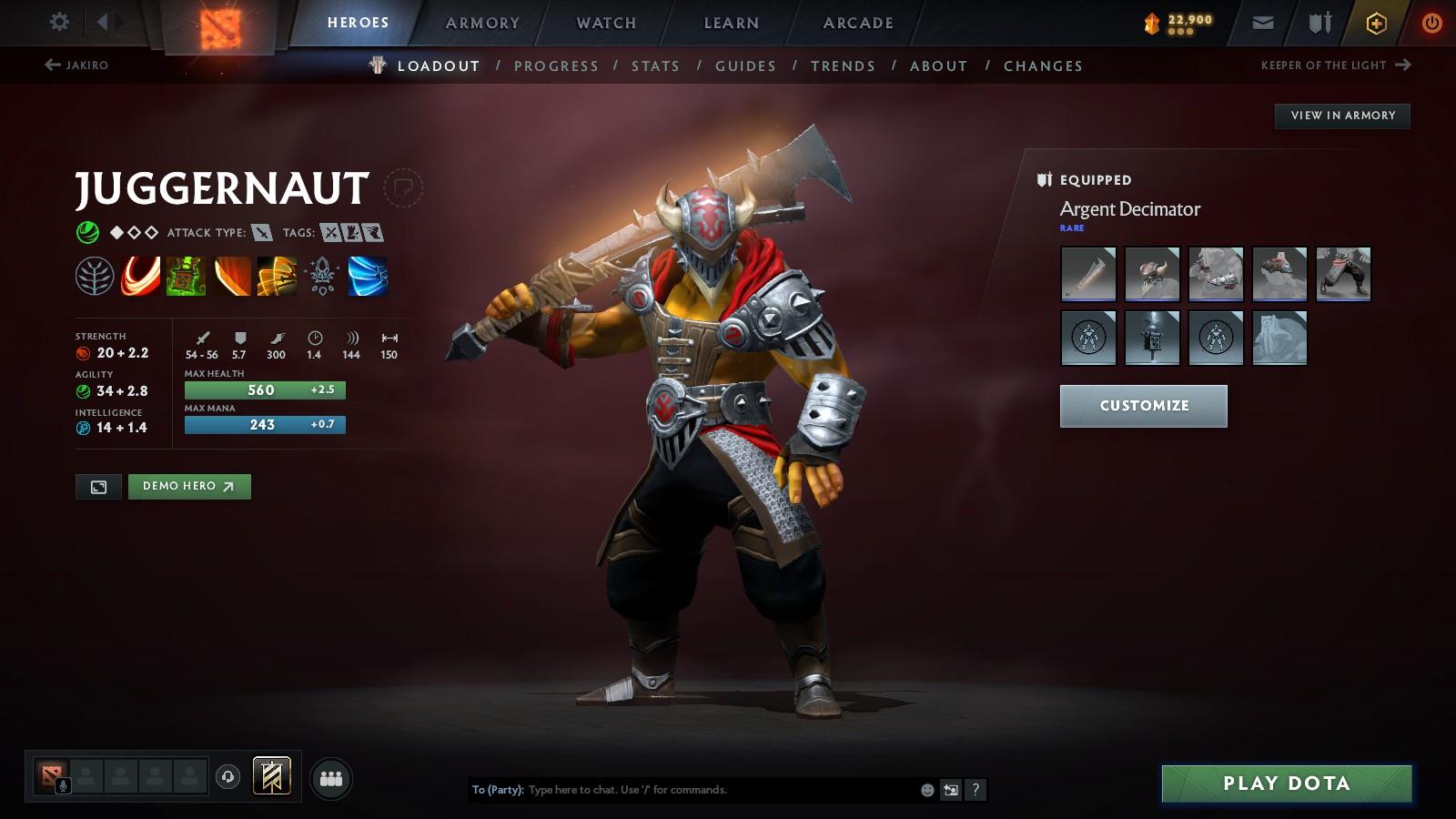This screenshot has width=1456, height=819.
Task: Open the mail inbox icon
Action: (1263, 23)
